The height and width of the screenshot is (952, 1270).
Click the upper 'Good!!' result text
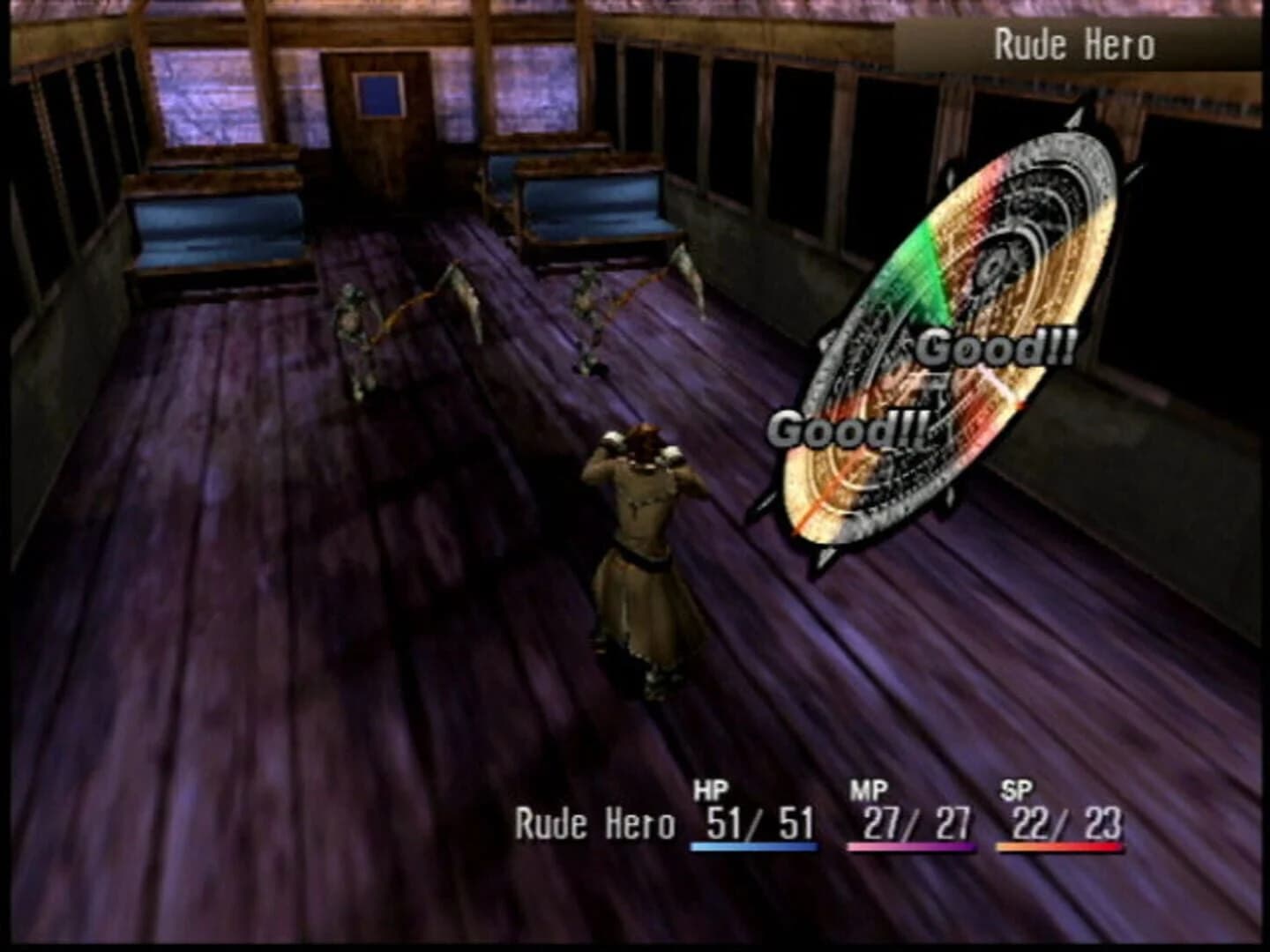tap(995, 350)
